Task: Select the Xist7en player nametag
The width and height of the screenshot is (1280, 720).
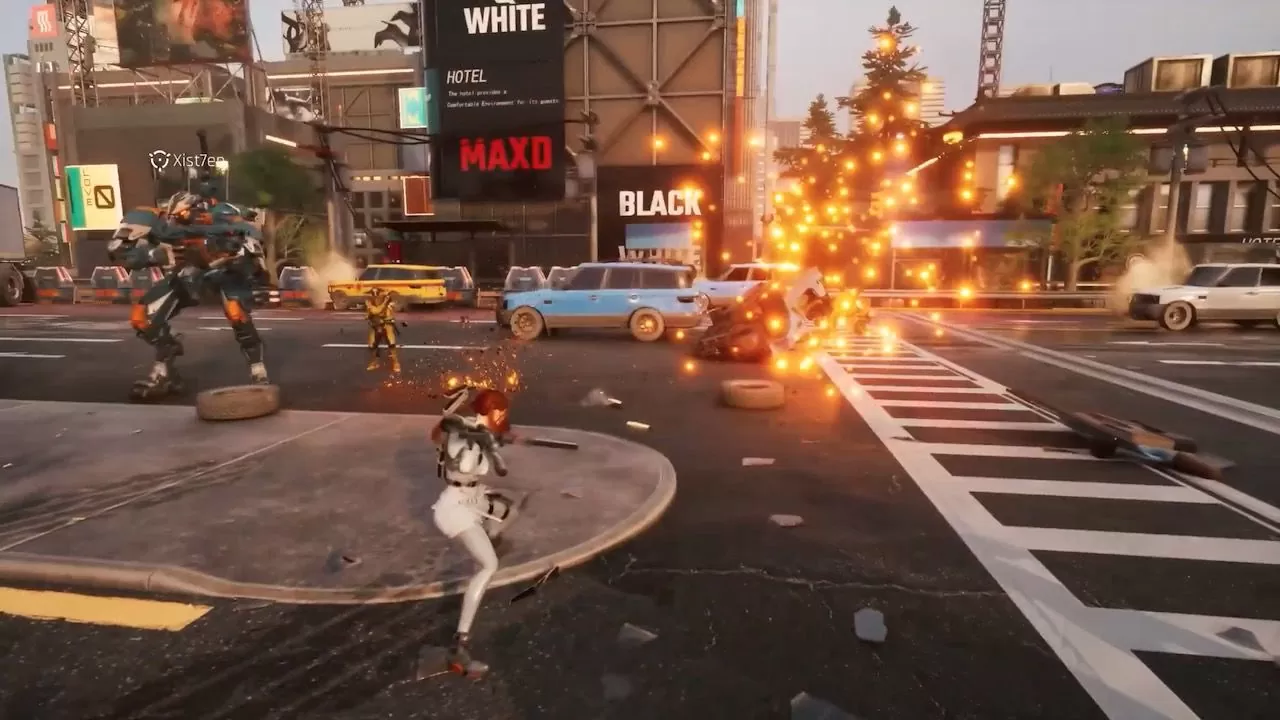Action: [x=187, y=160]
